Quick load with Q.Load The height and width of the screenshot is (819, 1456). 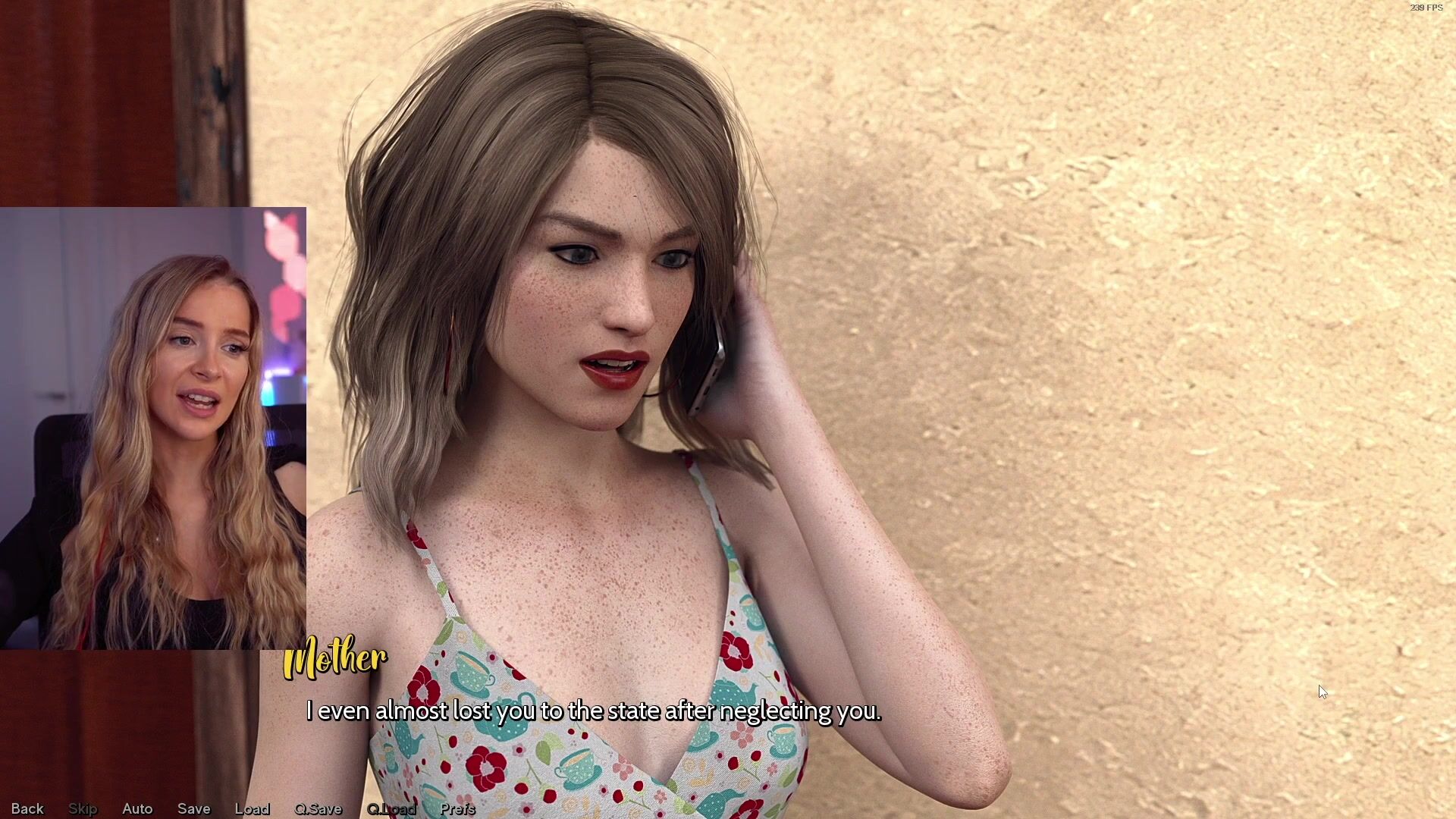391,808
